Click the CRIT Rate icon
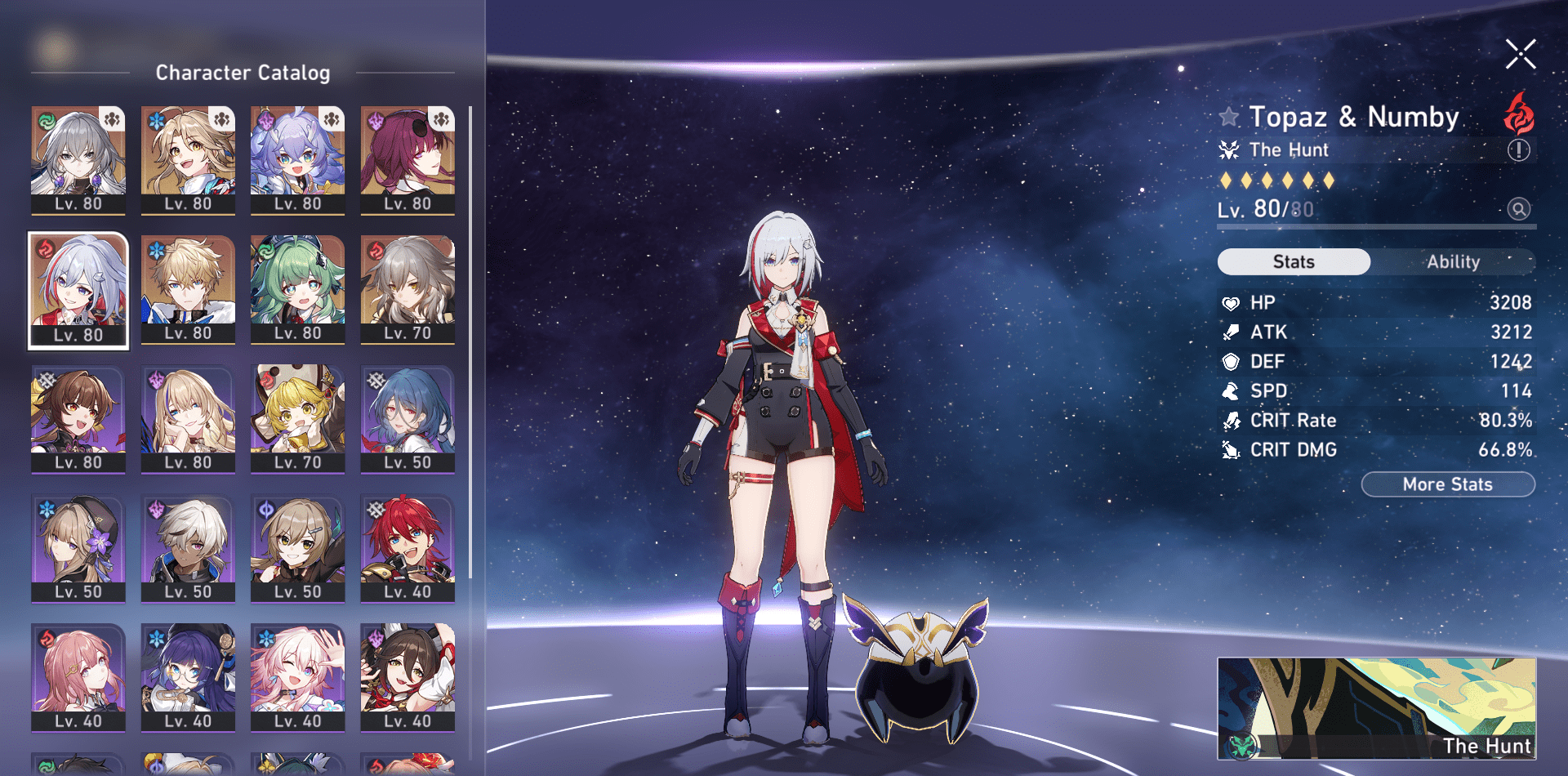The image size is (1568, 776). point(1230,420)
